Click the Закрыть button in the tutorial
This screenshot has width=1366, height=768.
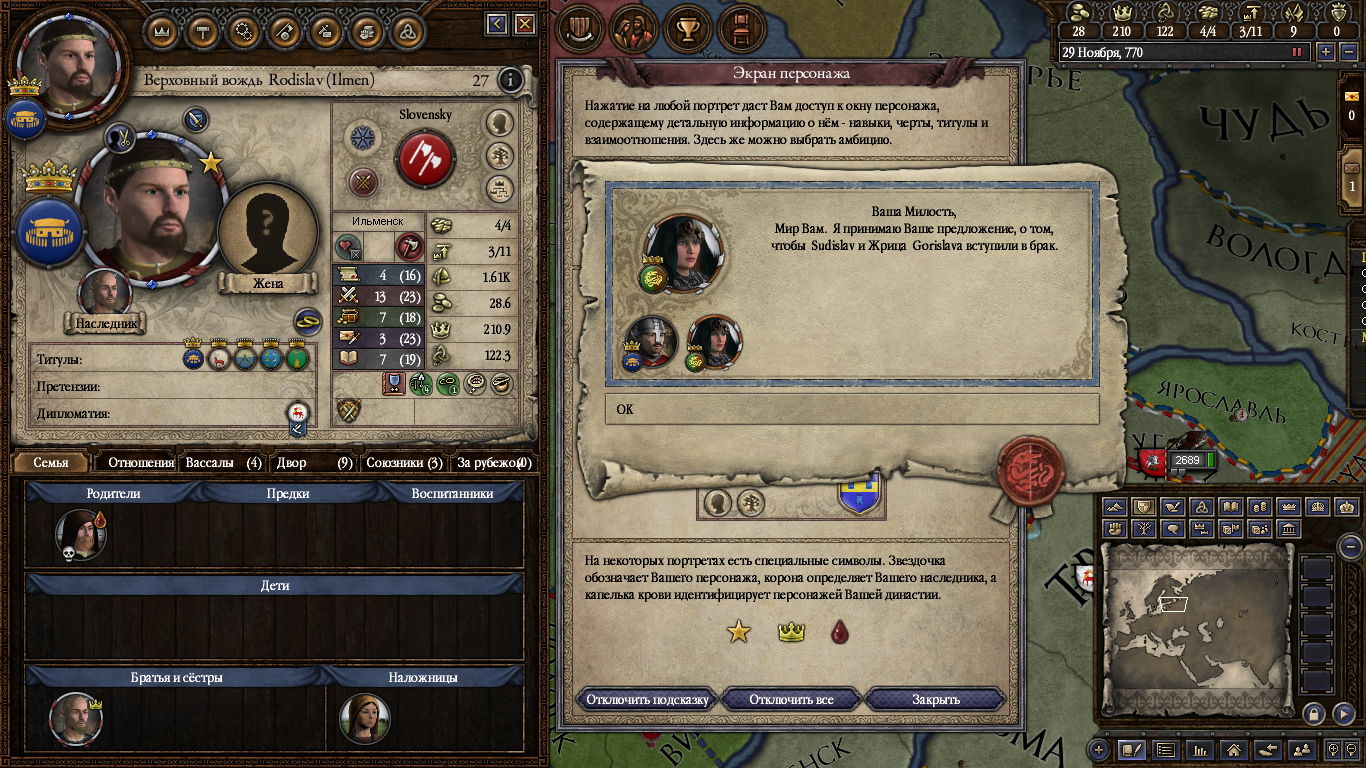point(935,699)
